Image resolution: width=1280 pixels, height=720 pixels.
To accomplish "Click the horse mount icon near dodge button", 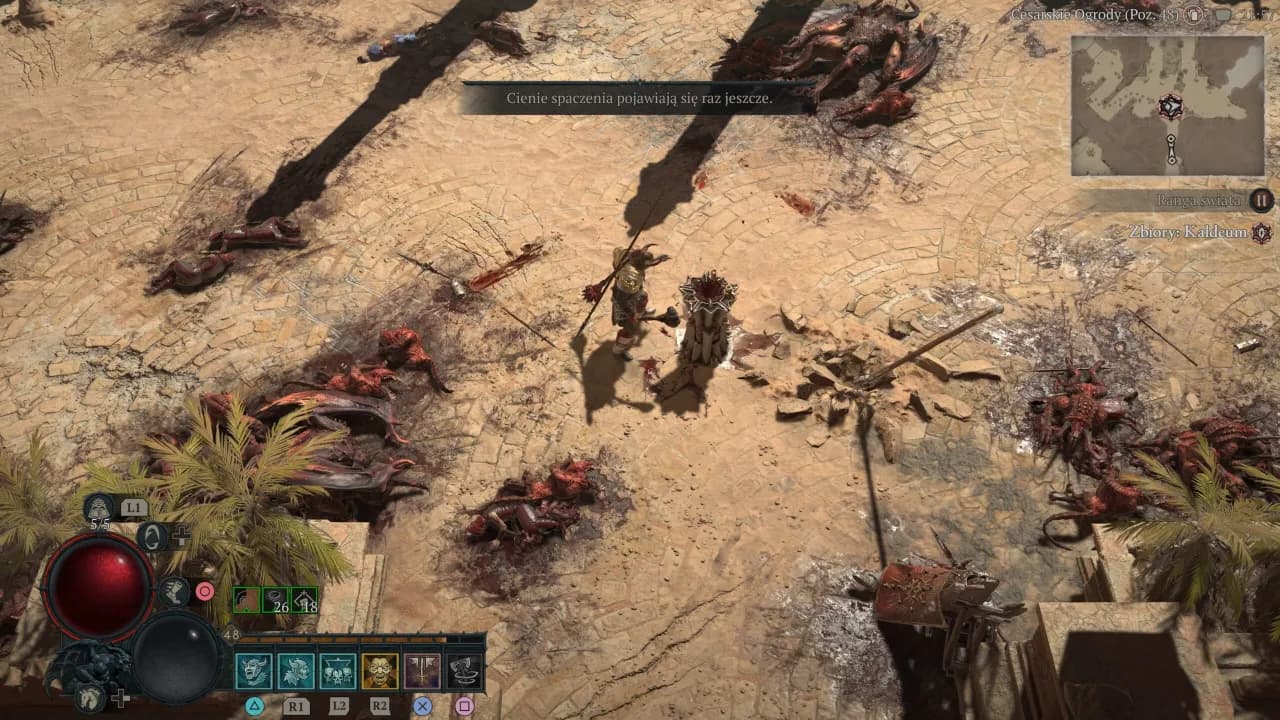I will point(88,698).
